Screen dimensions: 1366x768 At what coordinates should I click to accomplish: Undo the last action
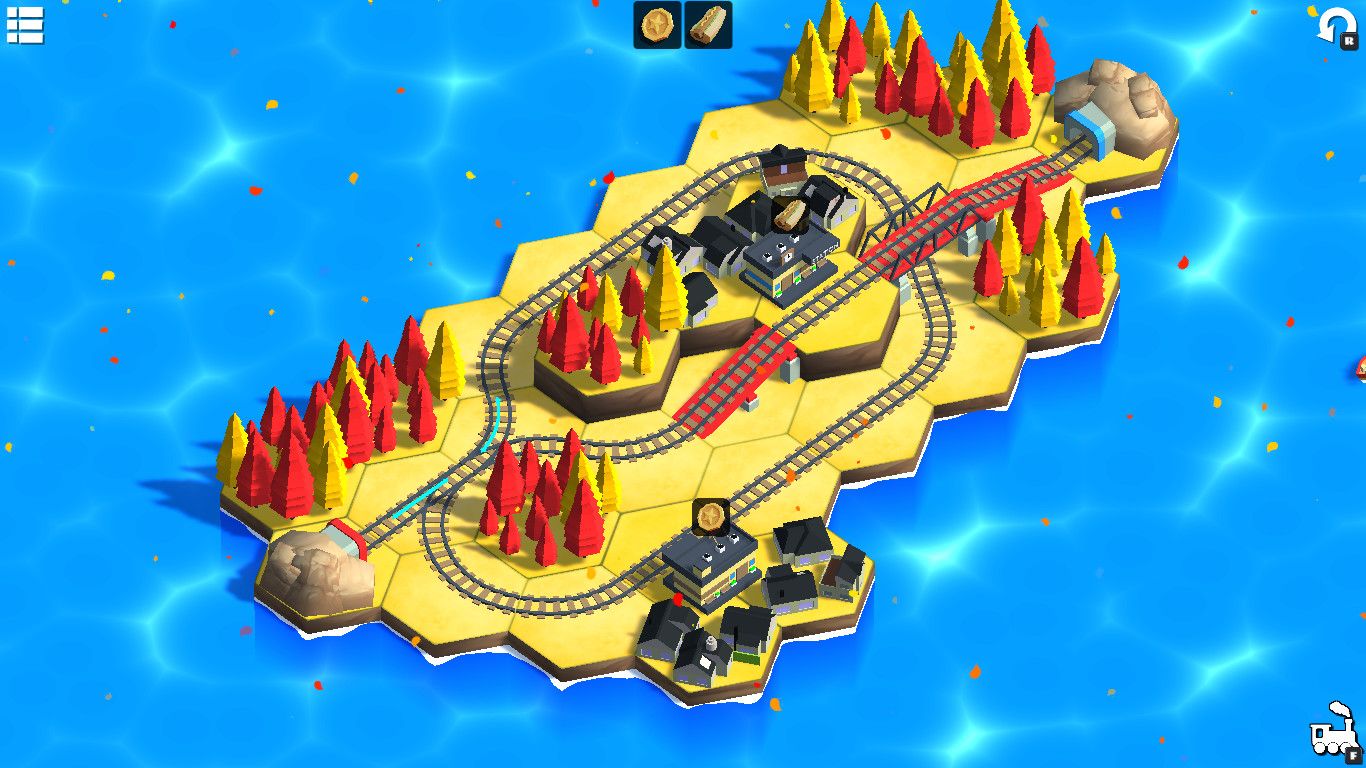pyautogui.click(x=1337, y=27)
